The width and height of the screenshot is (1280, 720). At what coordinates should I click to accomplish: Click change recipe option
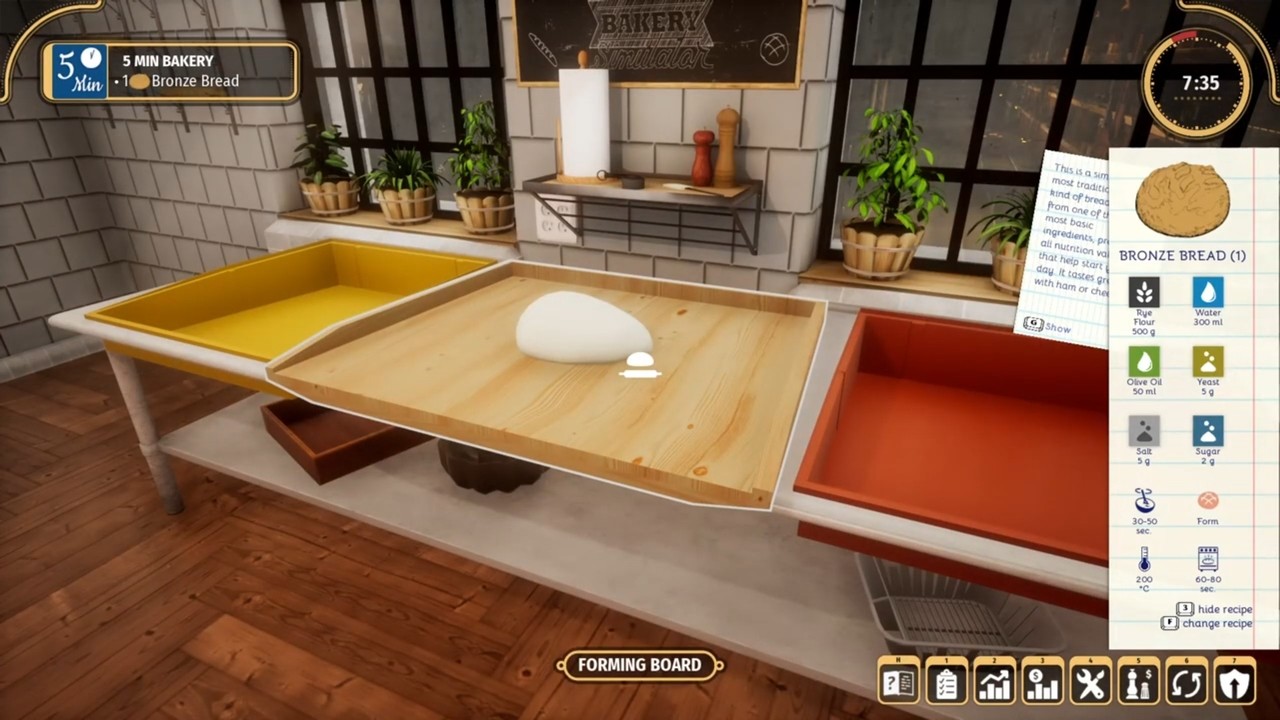point(1215,623)
